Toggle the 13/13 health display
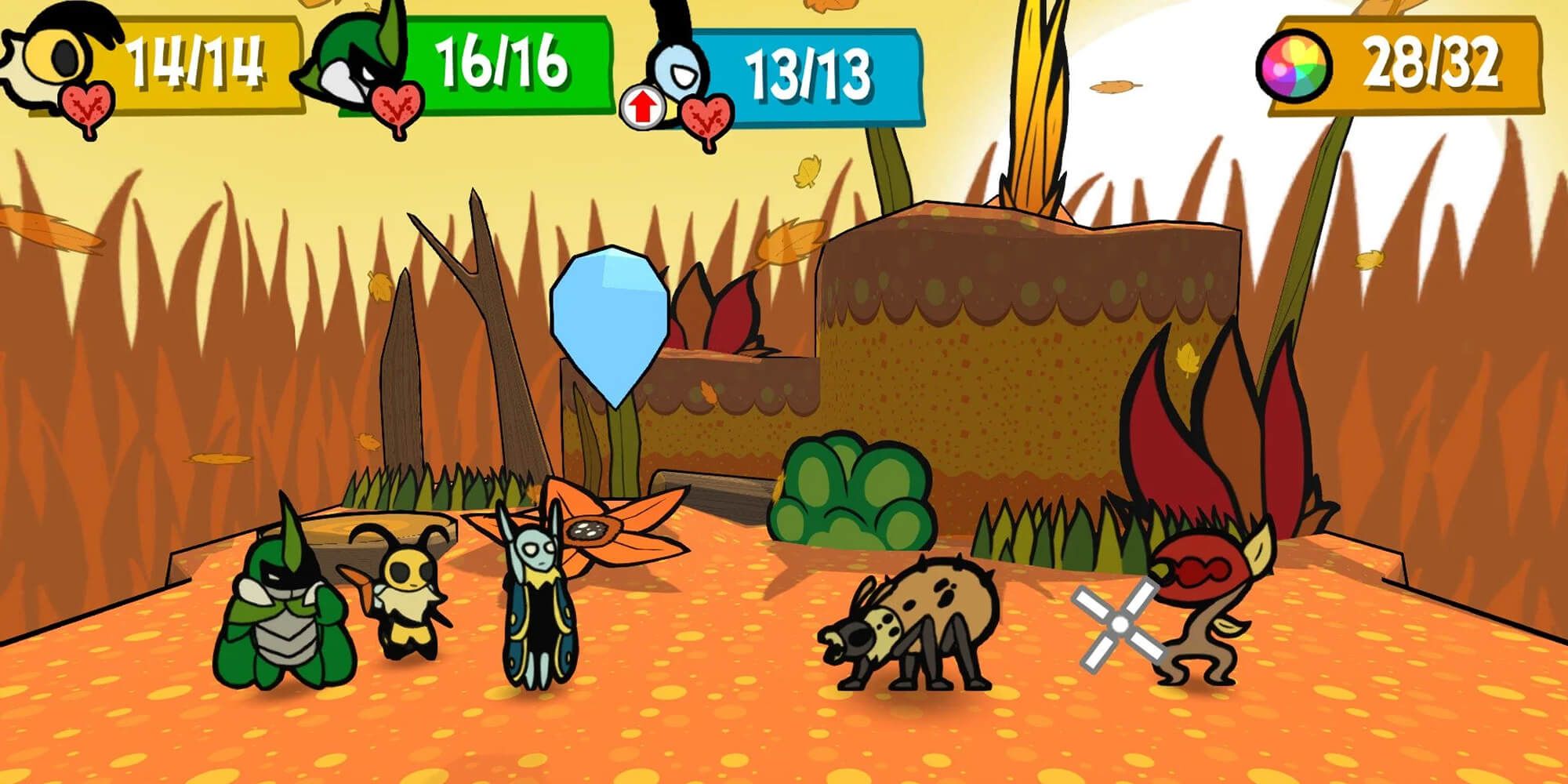The image size is (1568, 784). pyautogui.click(x=808, y=71)
